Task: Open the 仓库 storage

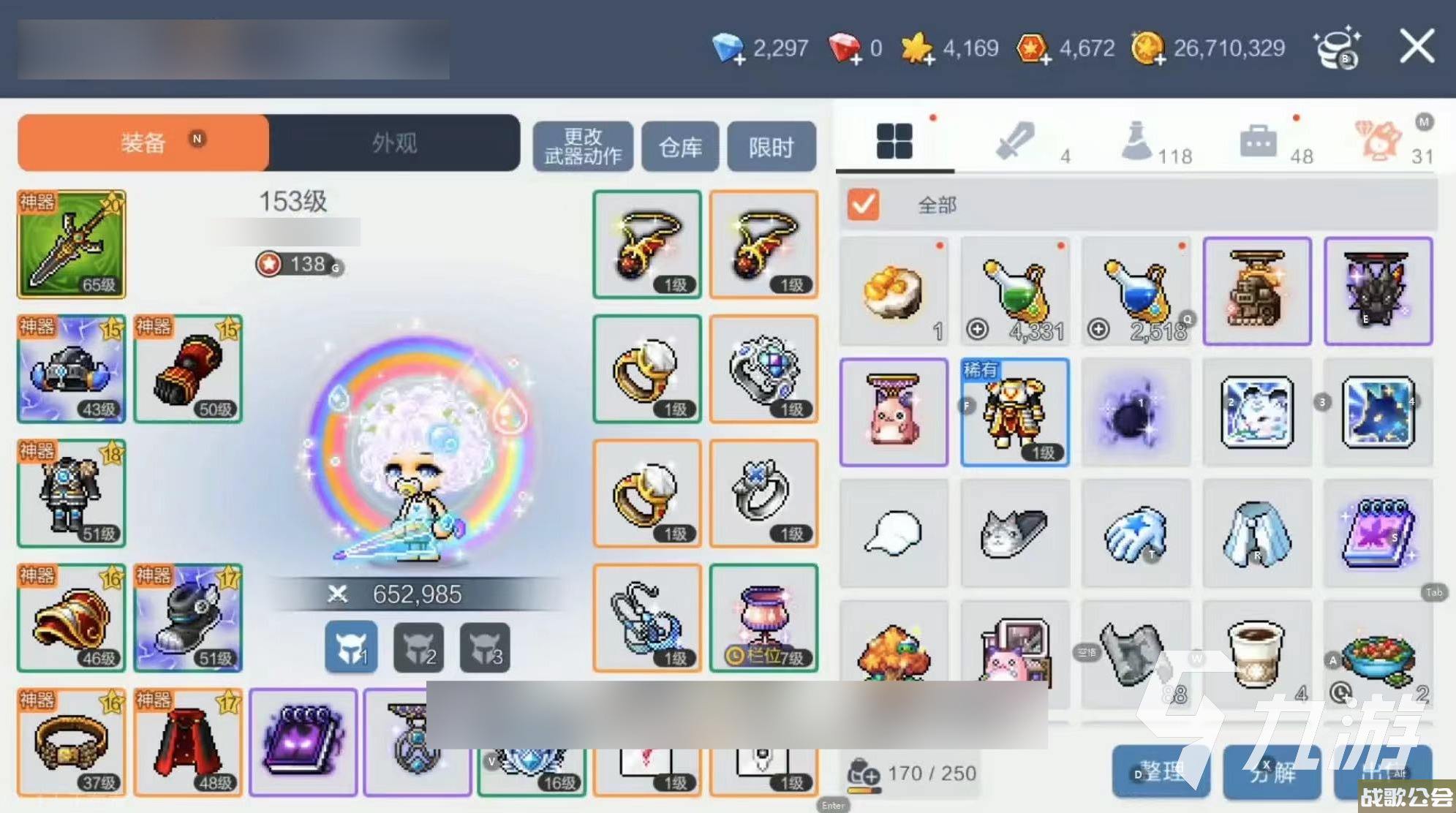Action: (x=680, y=147)
